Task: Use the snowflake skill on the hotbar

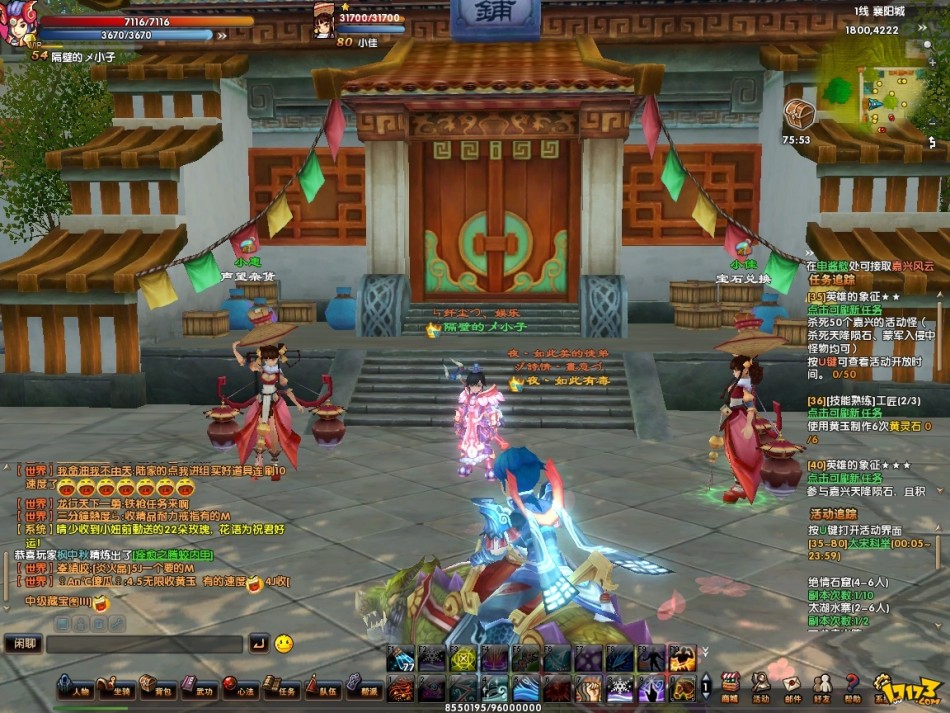Action: (x=620, y=689)
